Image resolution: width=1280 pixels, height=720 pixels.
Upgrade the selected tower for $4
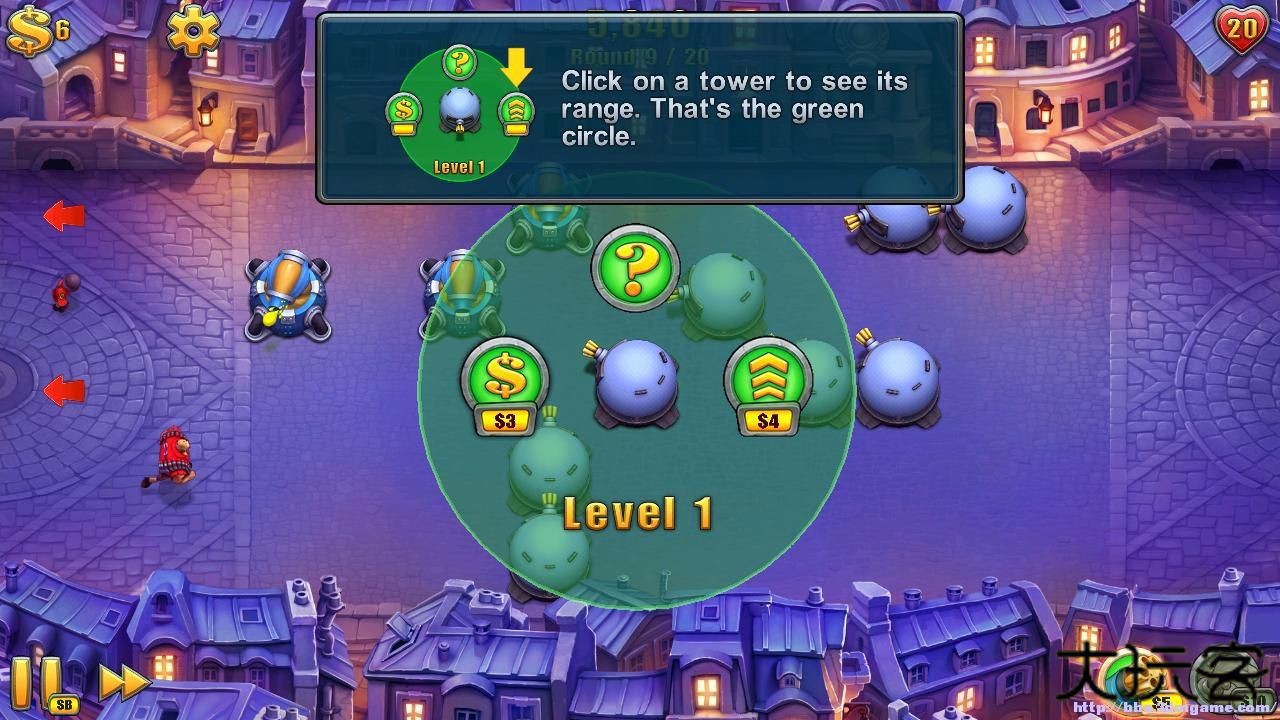click(x=768, y=384)
